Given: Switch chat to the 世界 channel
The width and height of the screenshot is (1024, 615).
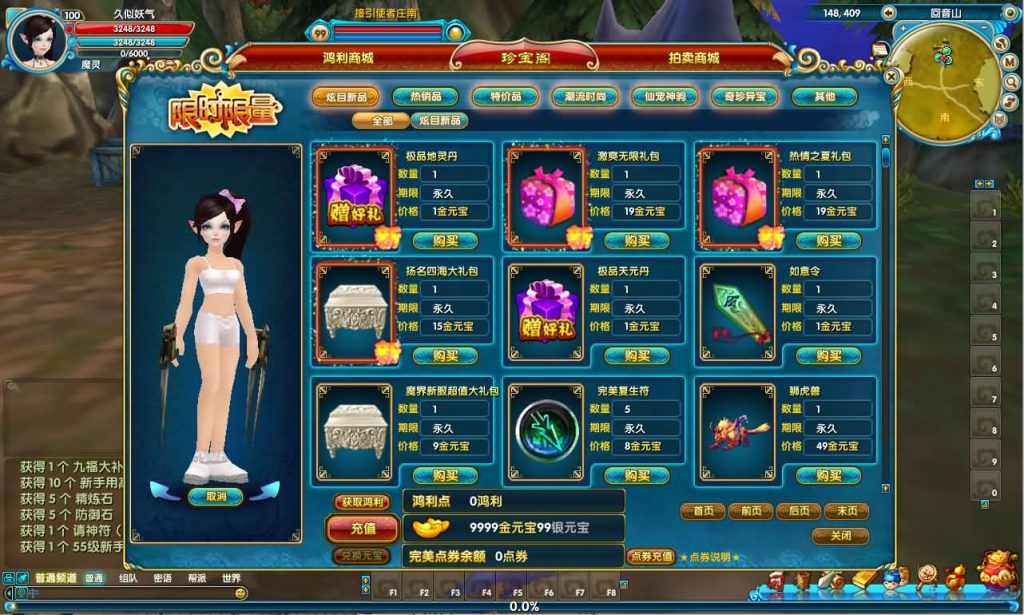Looking at the screenshot, I should (231, 578).
